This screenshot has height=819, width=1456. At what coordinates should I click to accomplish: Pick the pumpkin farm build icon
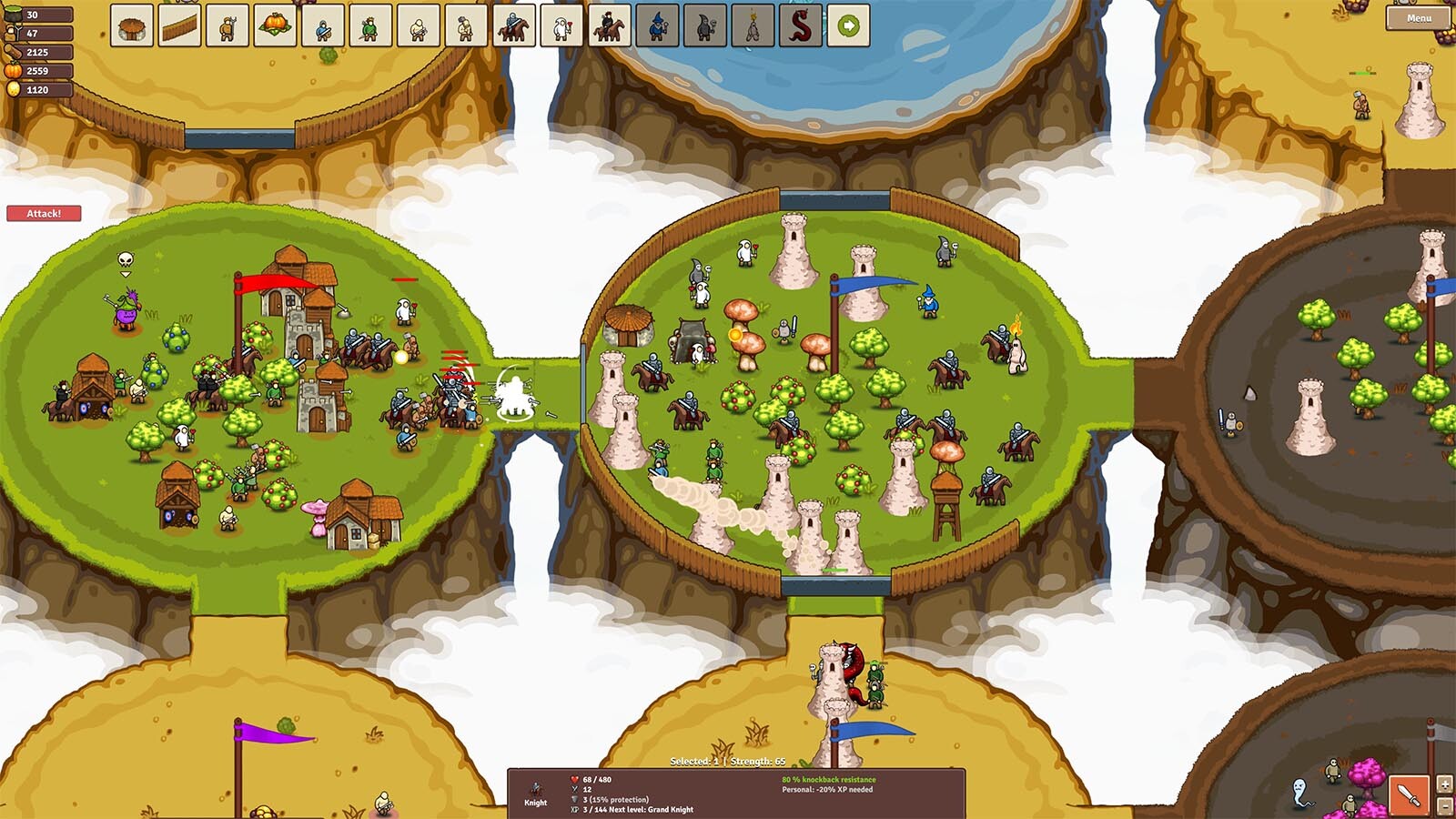click(x=275, y=26)
